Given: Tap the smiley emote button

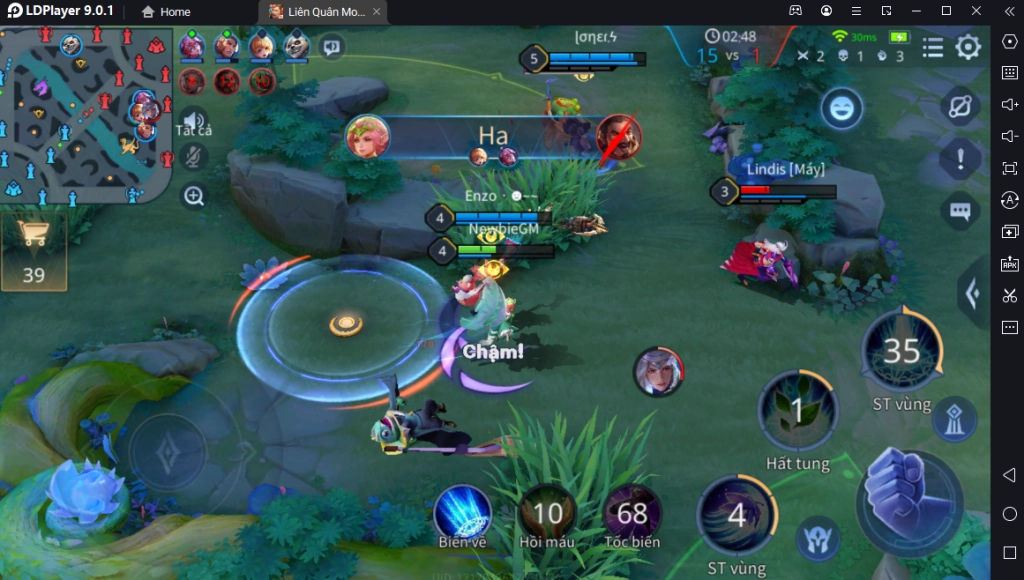Looking at the screenshot, I should (842, 108).
